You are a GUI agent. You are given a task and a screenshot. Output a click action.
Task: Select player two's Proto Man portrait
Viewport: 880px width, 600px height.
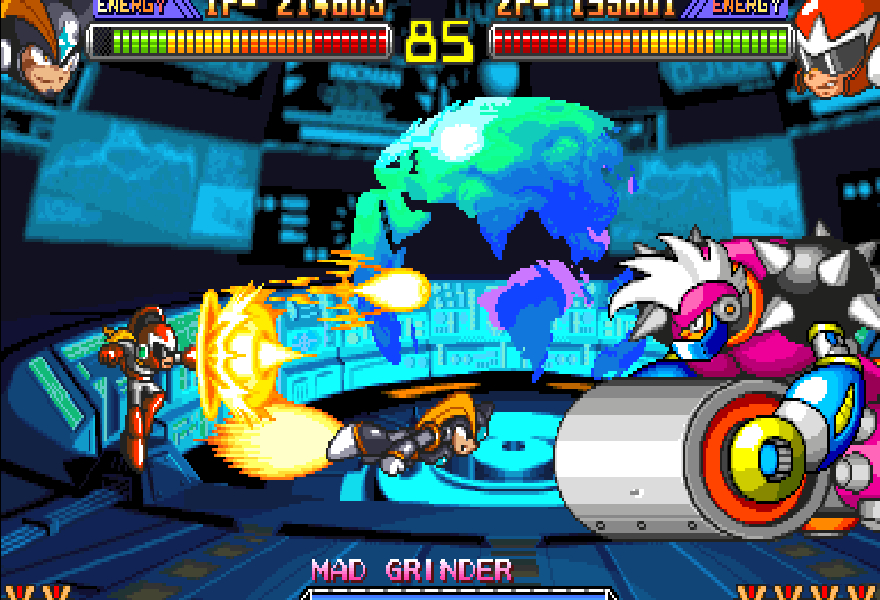click(838, 50)
